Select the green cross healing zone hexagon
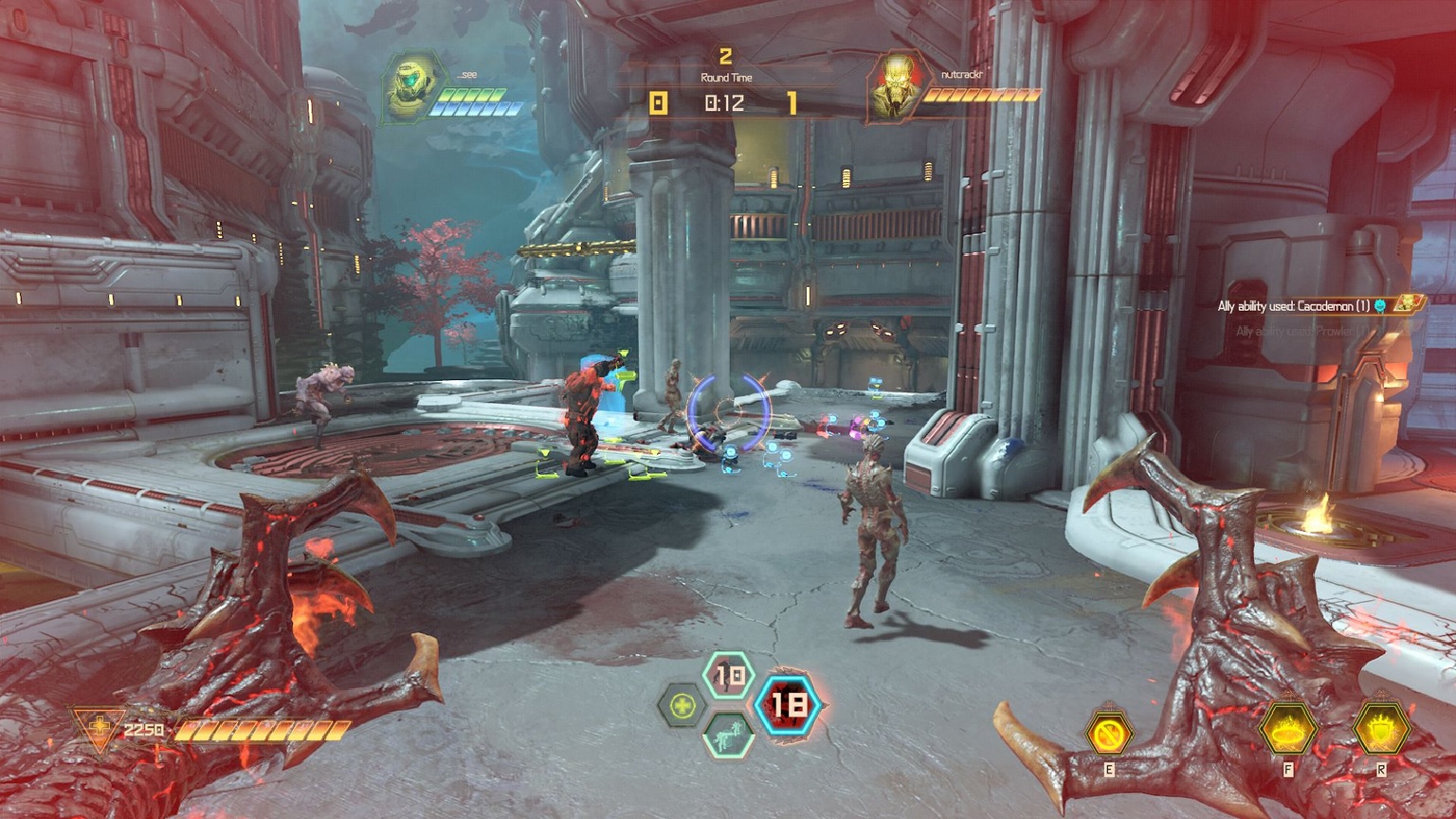Viewport: 1456px width, 819px height. (x=682, y=706)
